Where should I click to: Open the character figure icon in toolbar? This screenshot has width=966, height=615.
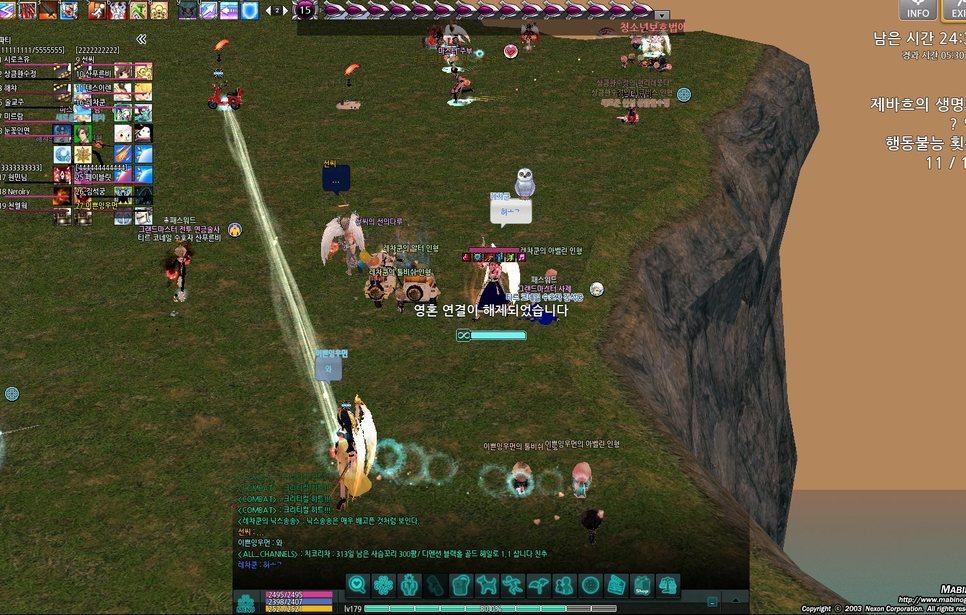(x=408, y=585)
